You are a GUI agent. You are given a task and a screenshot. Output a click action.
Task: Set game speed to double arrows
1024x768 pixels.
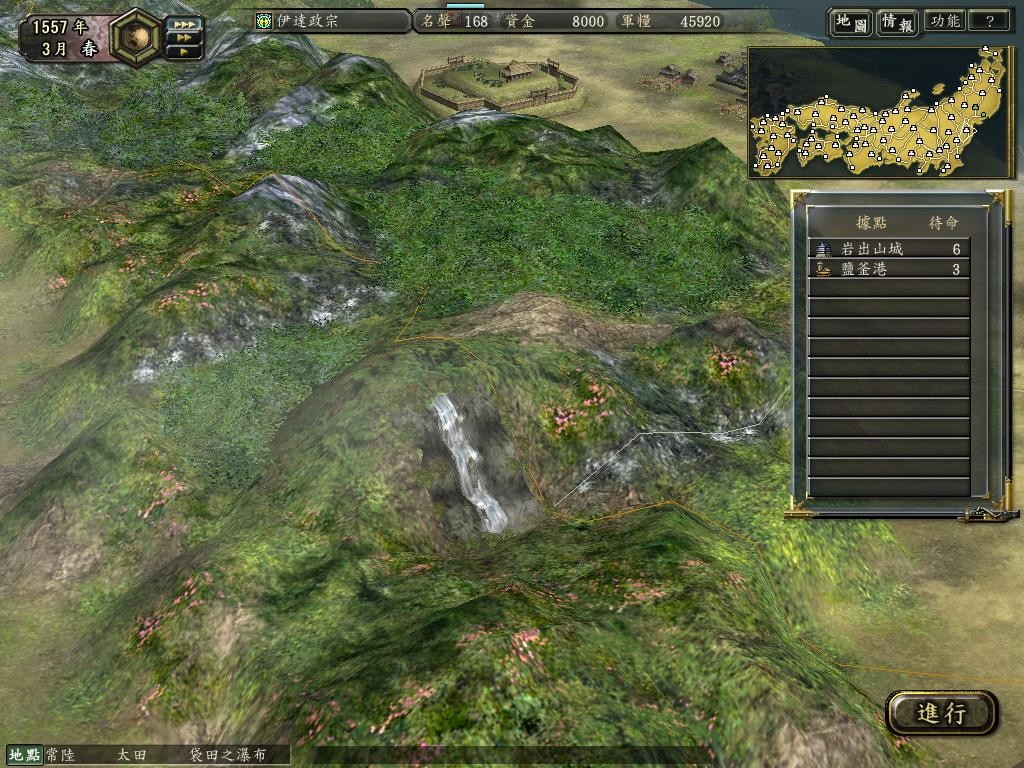pyautogui.click(x=183, y=38)
